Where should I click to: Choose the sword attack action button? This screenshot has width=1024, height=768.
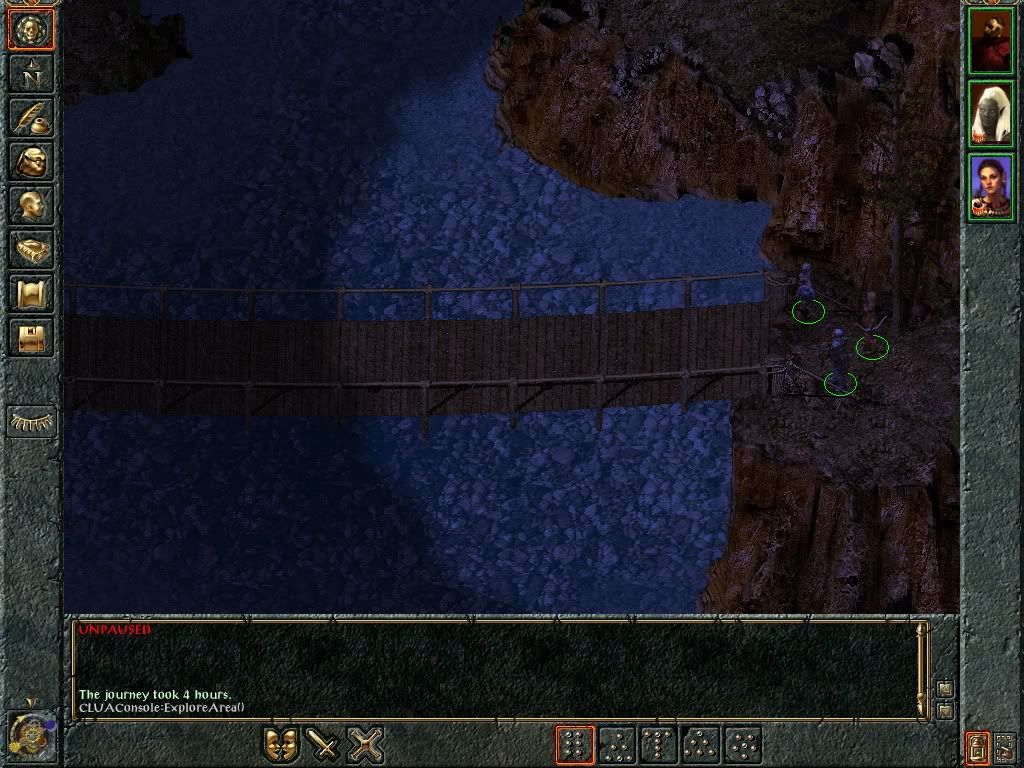click(323, 744)
